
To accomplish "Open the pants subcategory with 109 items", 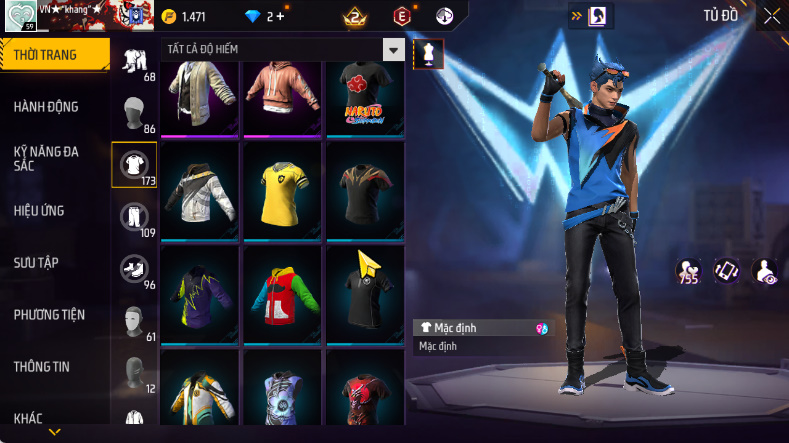I will coord(134,216).
